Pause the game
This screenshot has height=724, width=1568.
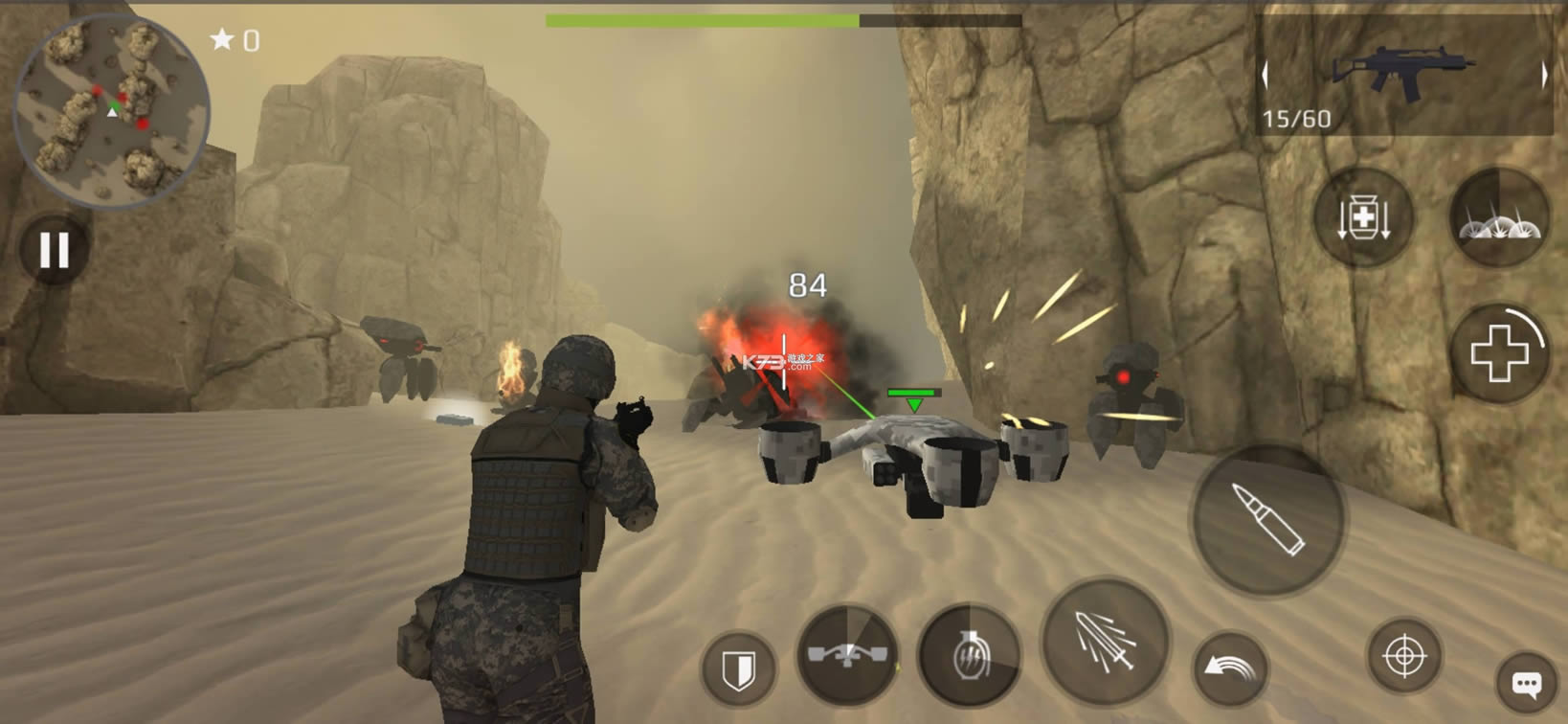55,251
